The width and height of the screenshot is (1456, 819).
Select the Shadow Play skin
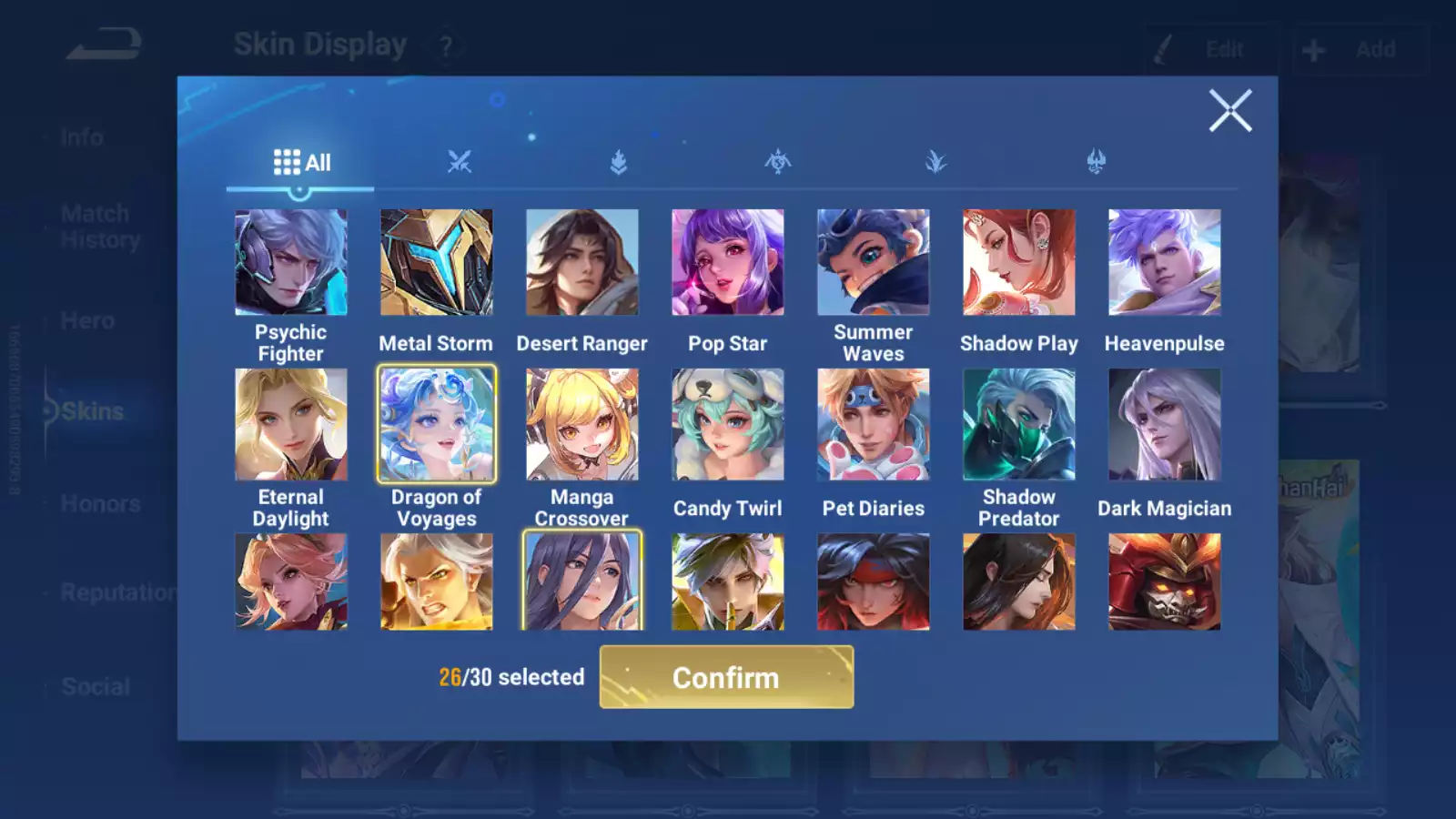click(x=1019, y=263)
